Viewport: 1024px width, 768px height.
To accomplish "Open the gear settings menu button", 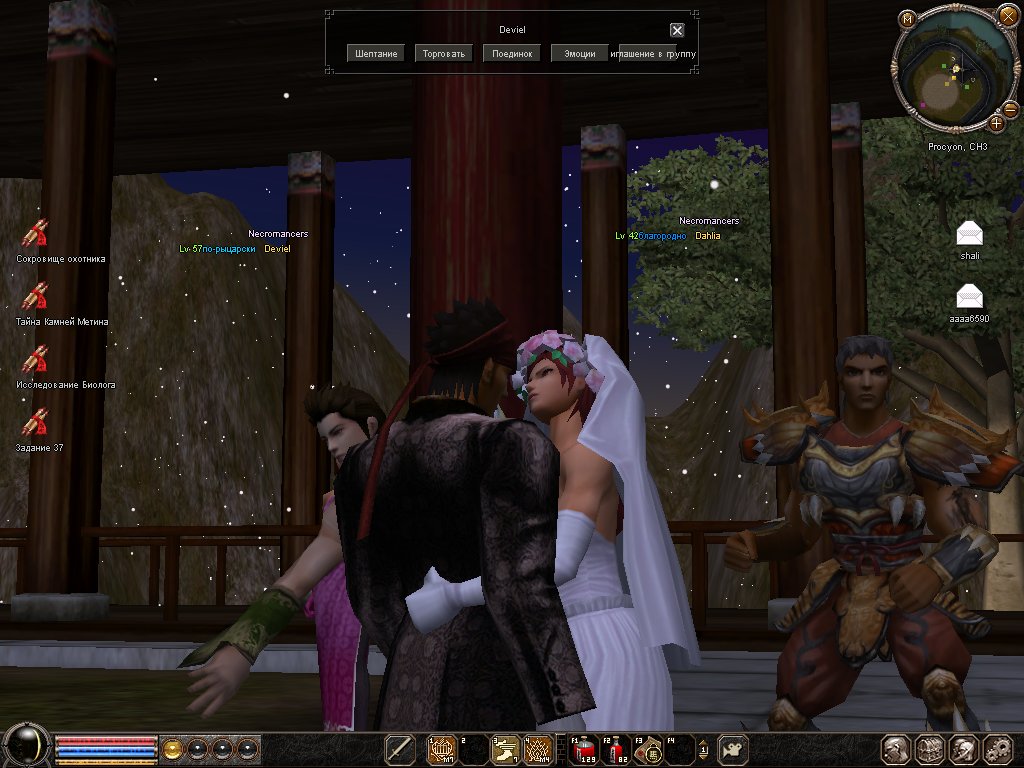I will (998, 749).
